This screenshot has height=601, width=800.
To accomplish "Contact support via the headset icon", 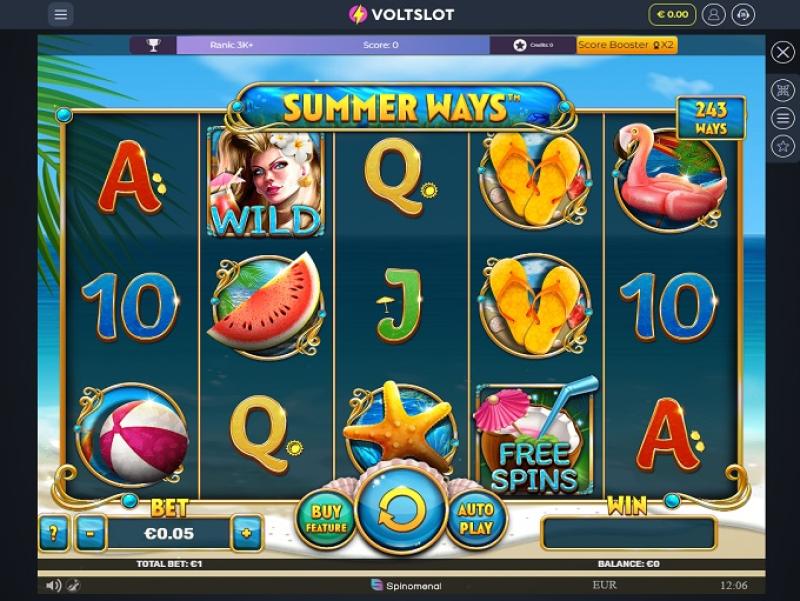I will click(743, 14).
